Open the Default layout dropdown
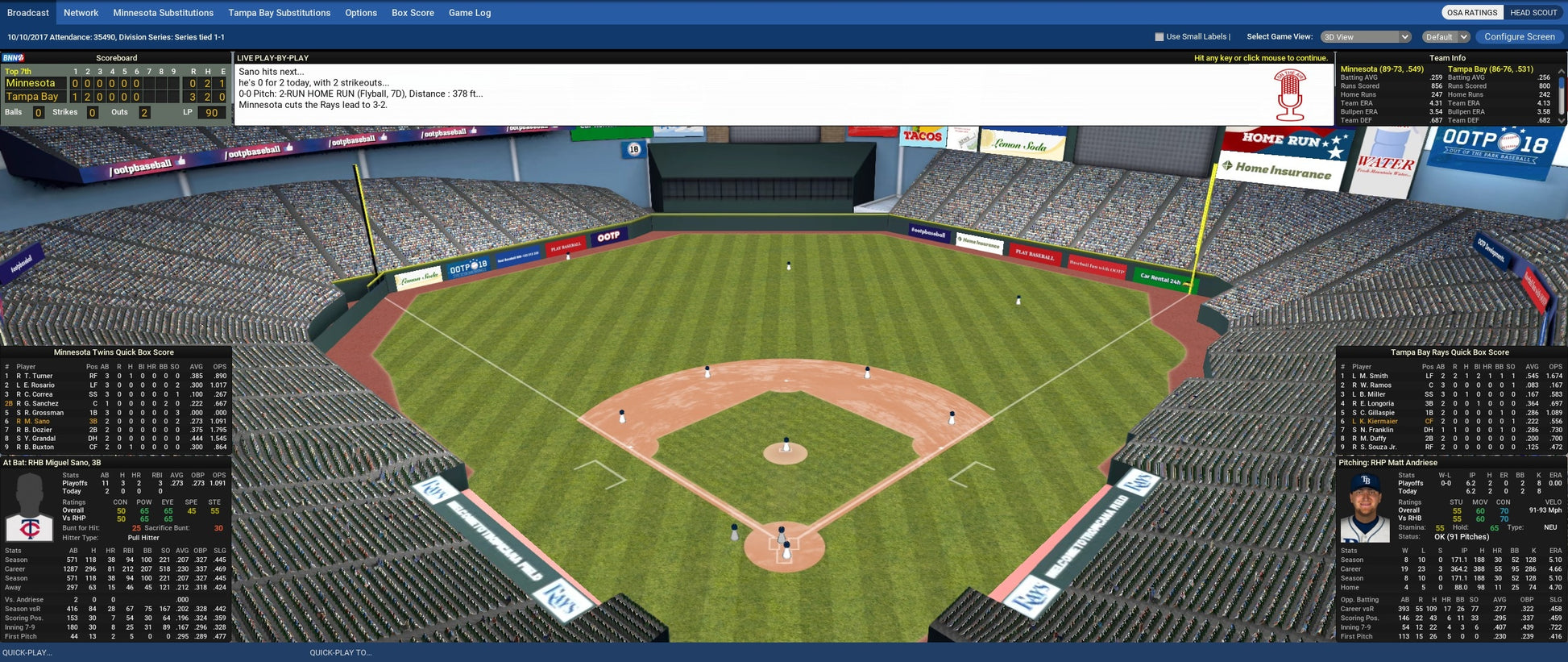 pos(1446,37)
